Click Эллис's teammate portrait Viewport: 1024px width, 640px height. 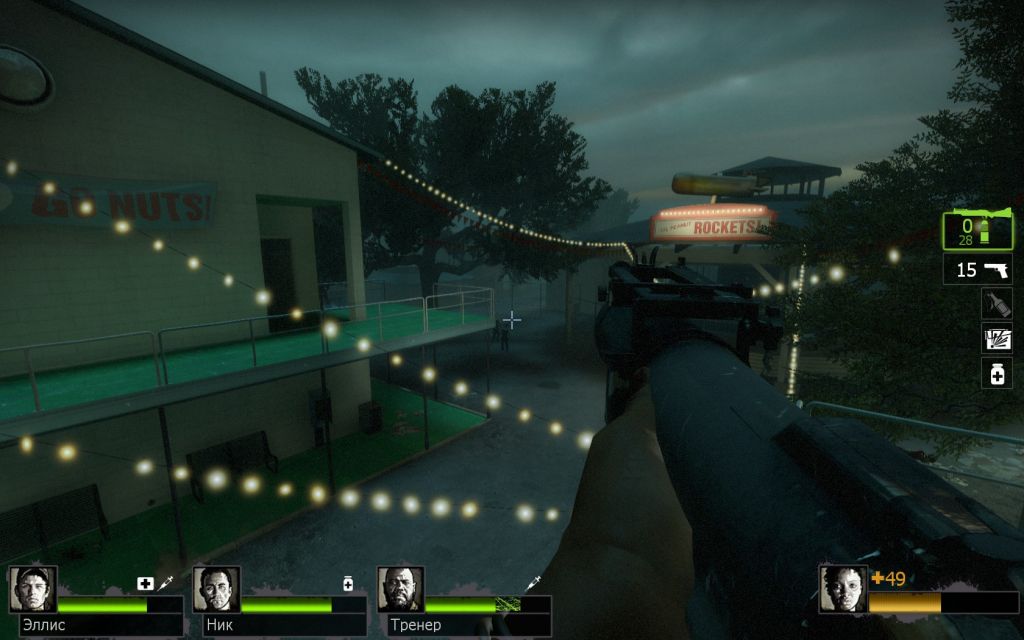point(33,590)
